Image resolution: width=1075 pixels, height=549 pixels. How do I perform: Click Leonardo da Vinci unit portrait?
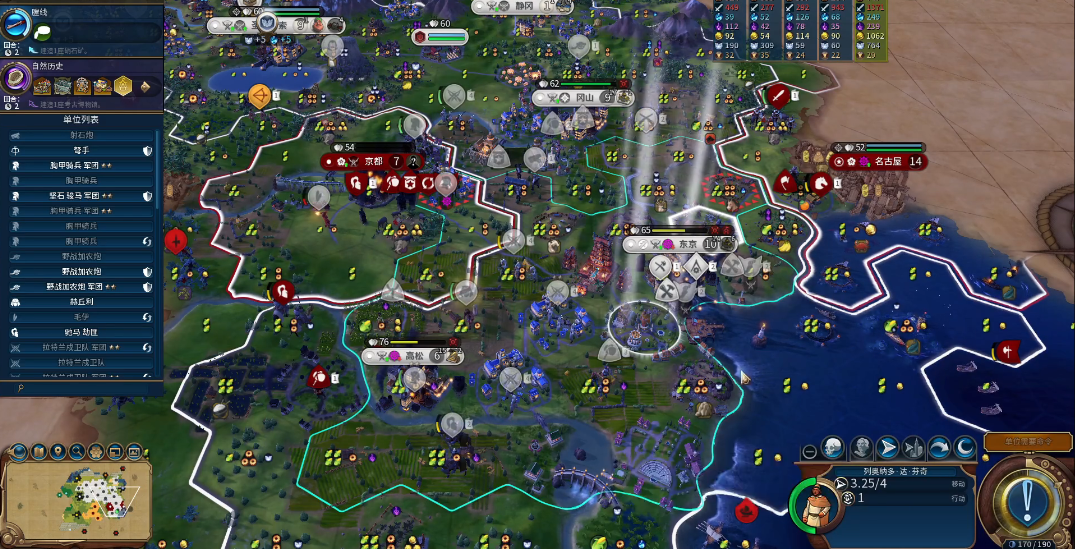[x=817, y=501]
